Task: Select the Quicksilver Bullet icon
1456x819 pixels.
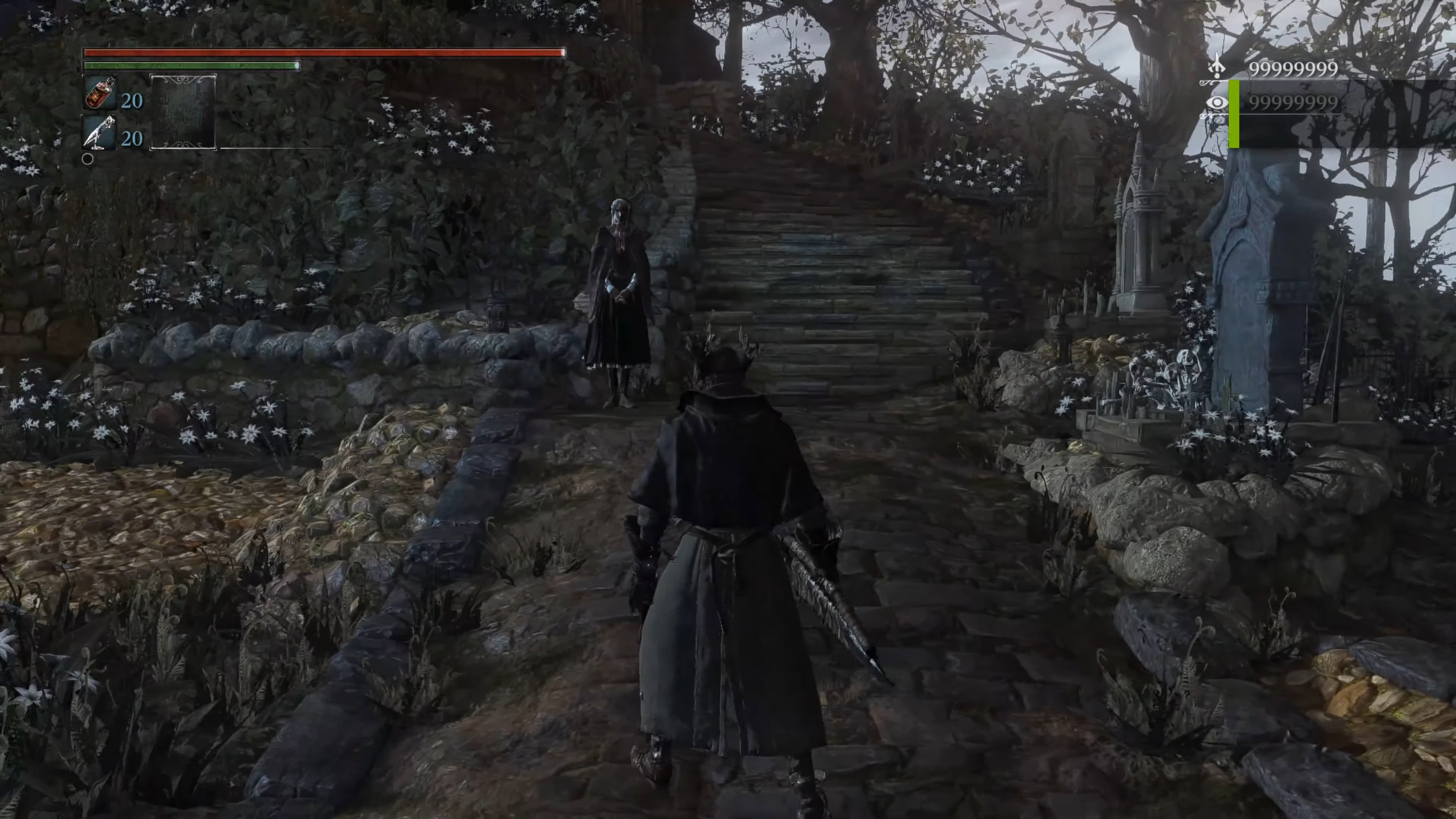Action: [99, 133]
